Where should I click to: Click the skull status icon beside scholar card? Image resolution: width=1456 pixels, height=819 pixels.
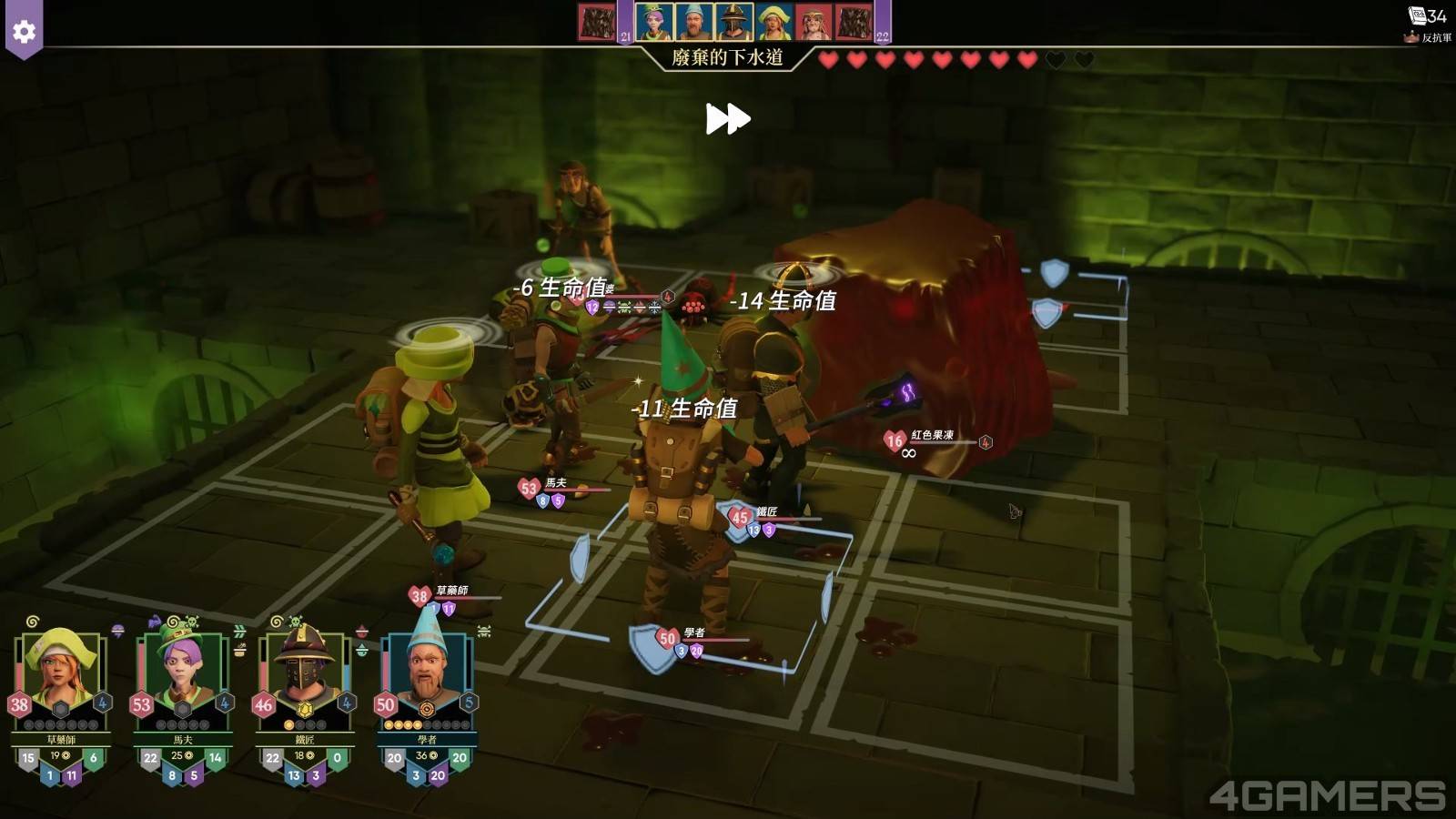point(484,631)
